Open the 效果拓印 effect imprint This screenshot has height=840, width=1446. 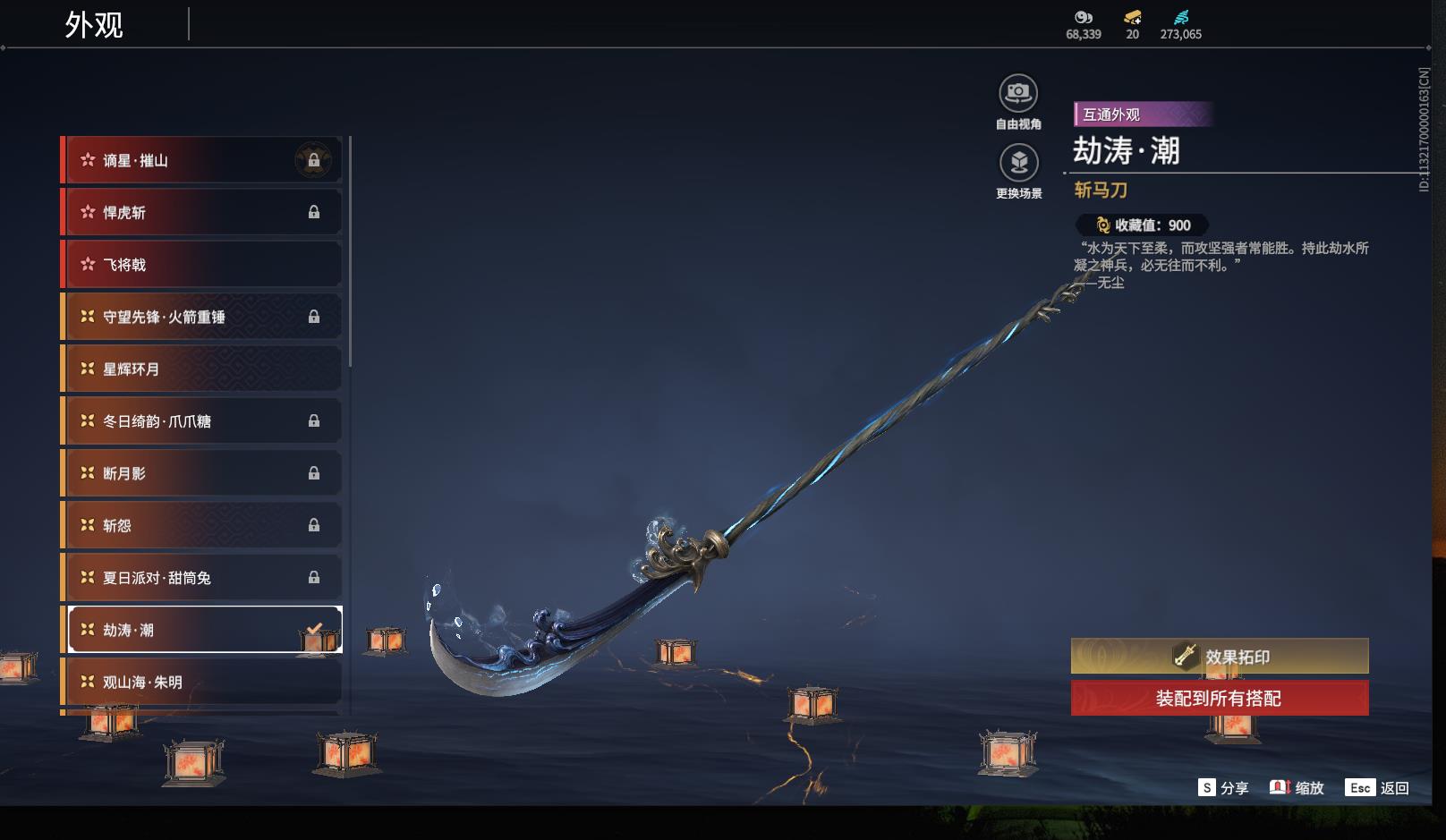pyautogui.click(x=1219, y=657)
